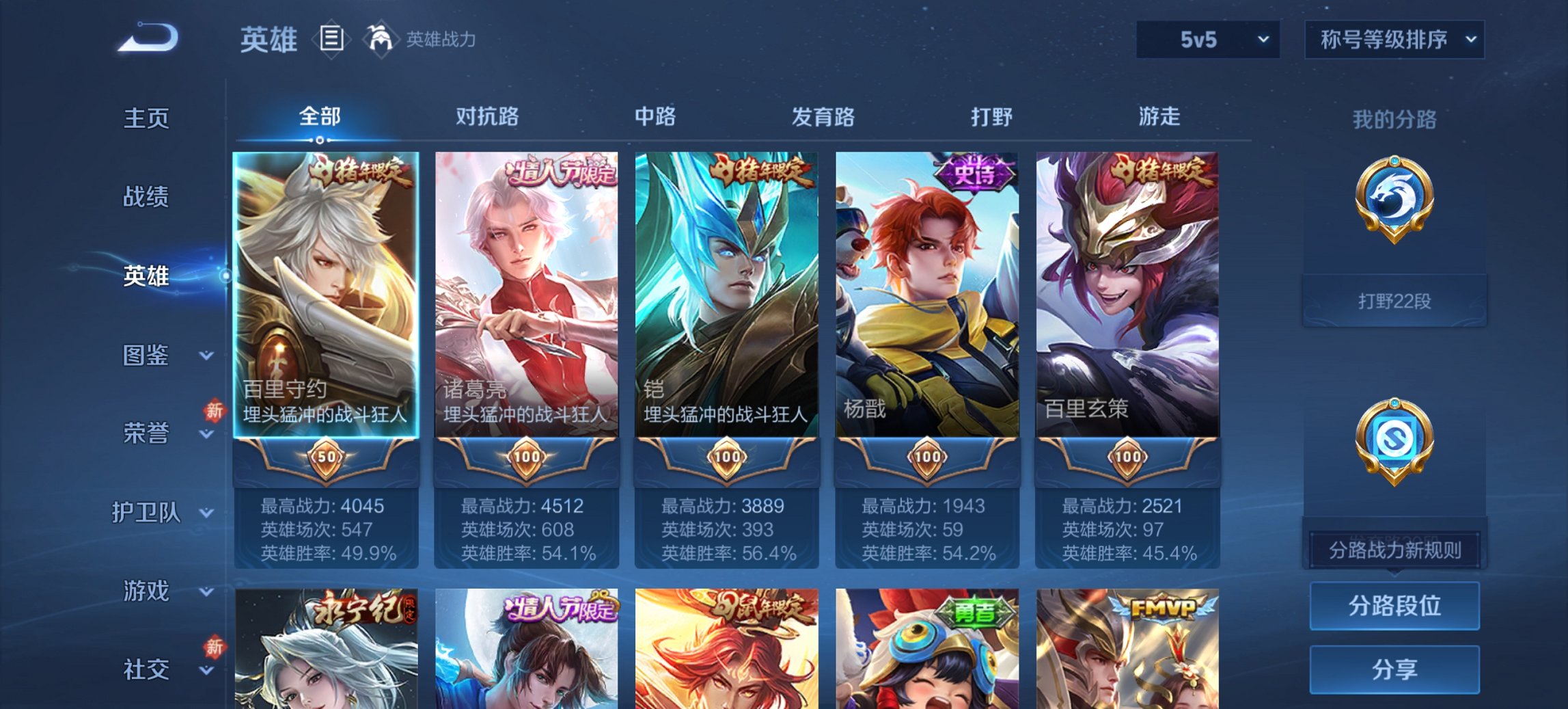Viewport: 1568px width, 709px height.
Task: Click the 分享 button
Action: (x=1394, y=671)
